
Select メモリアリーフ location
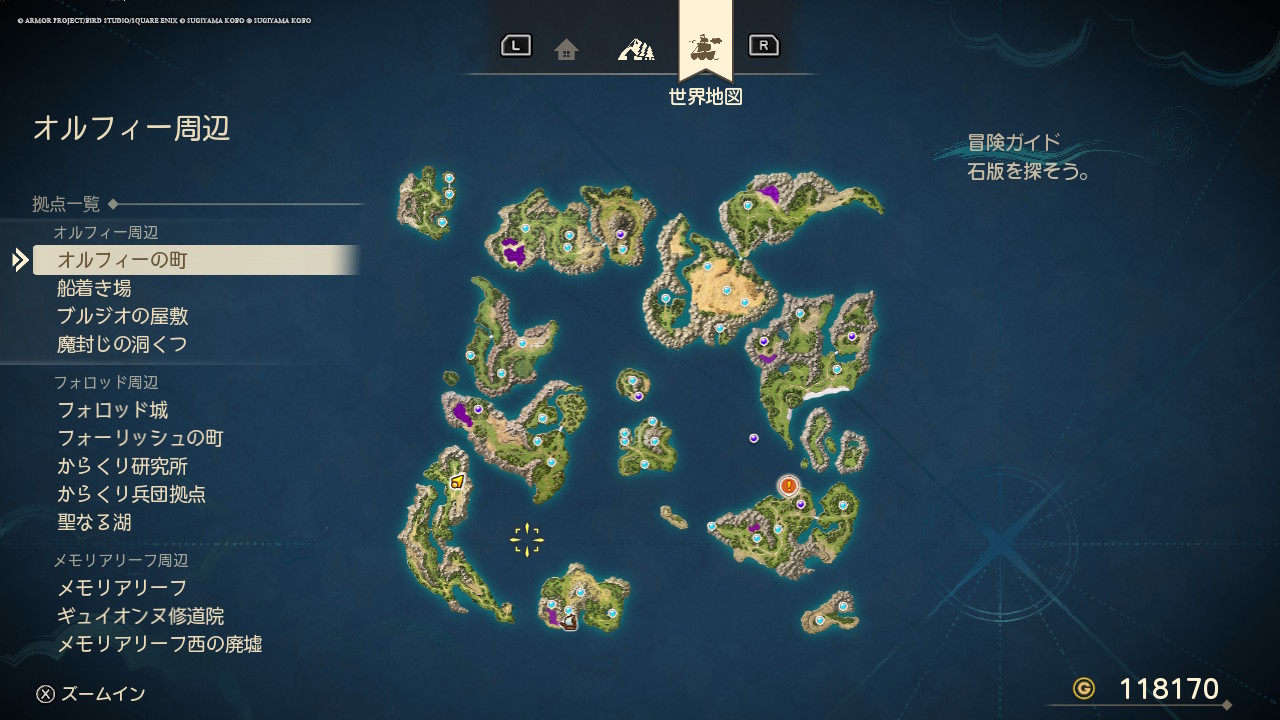point(122,588)
